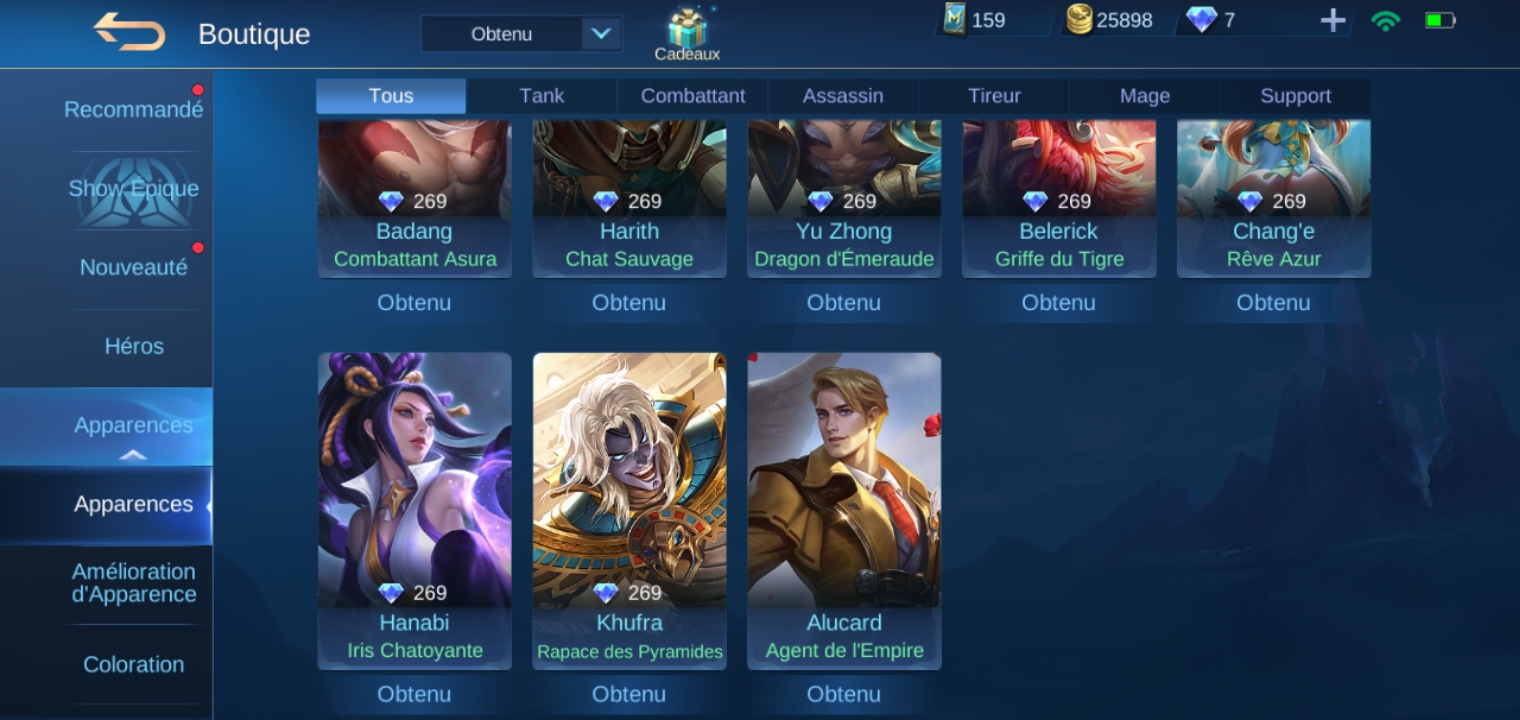1520x720 pixels.
Task: Go to the Nouveauté section
Action: (133, 267)
